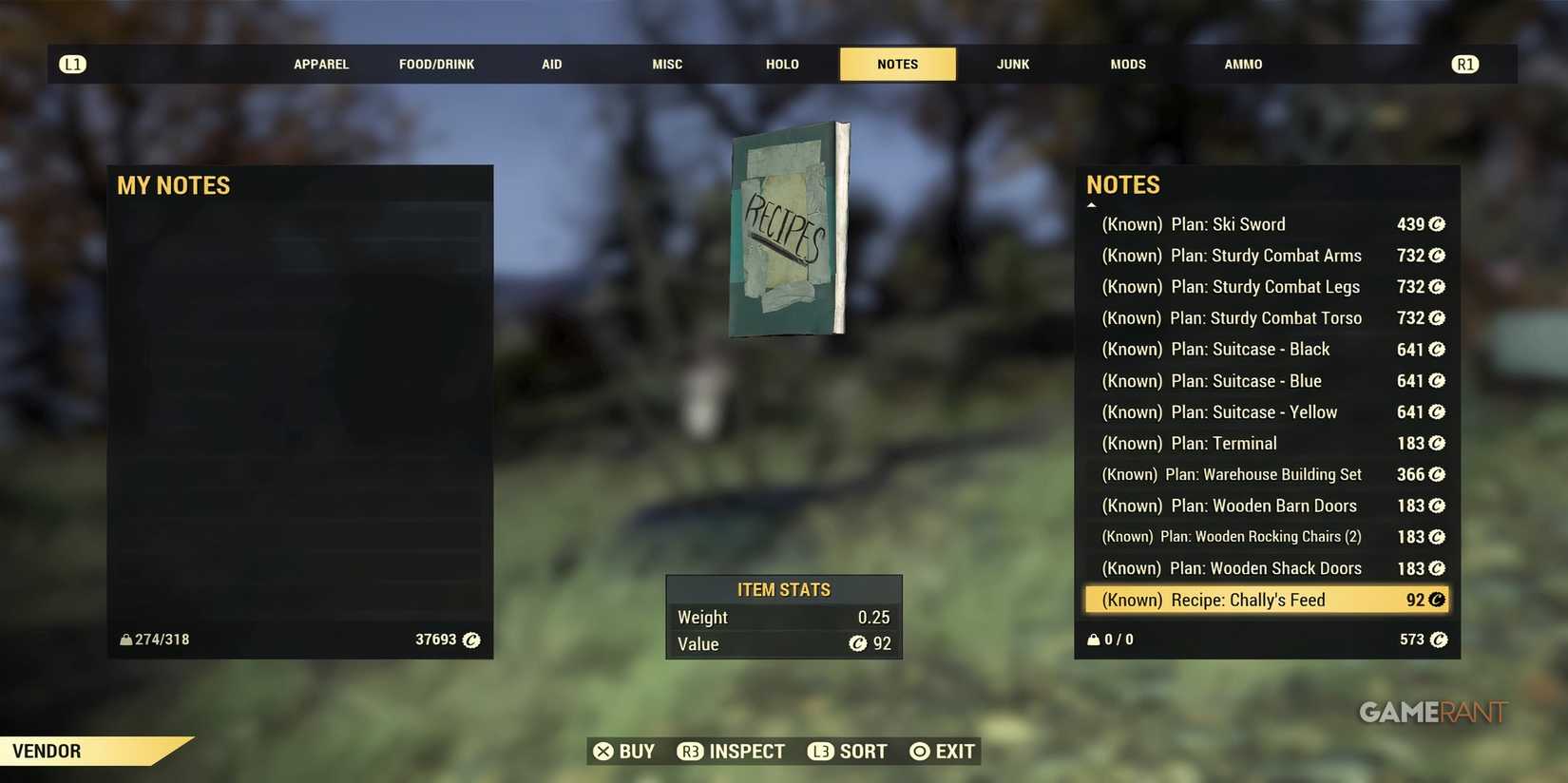Click the R1 shoulder button icon

tap(1464, 64)
